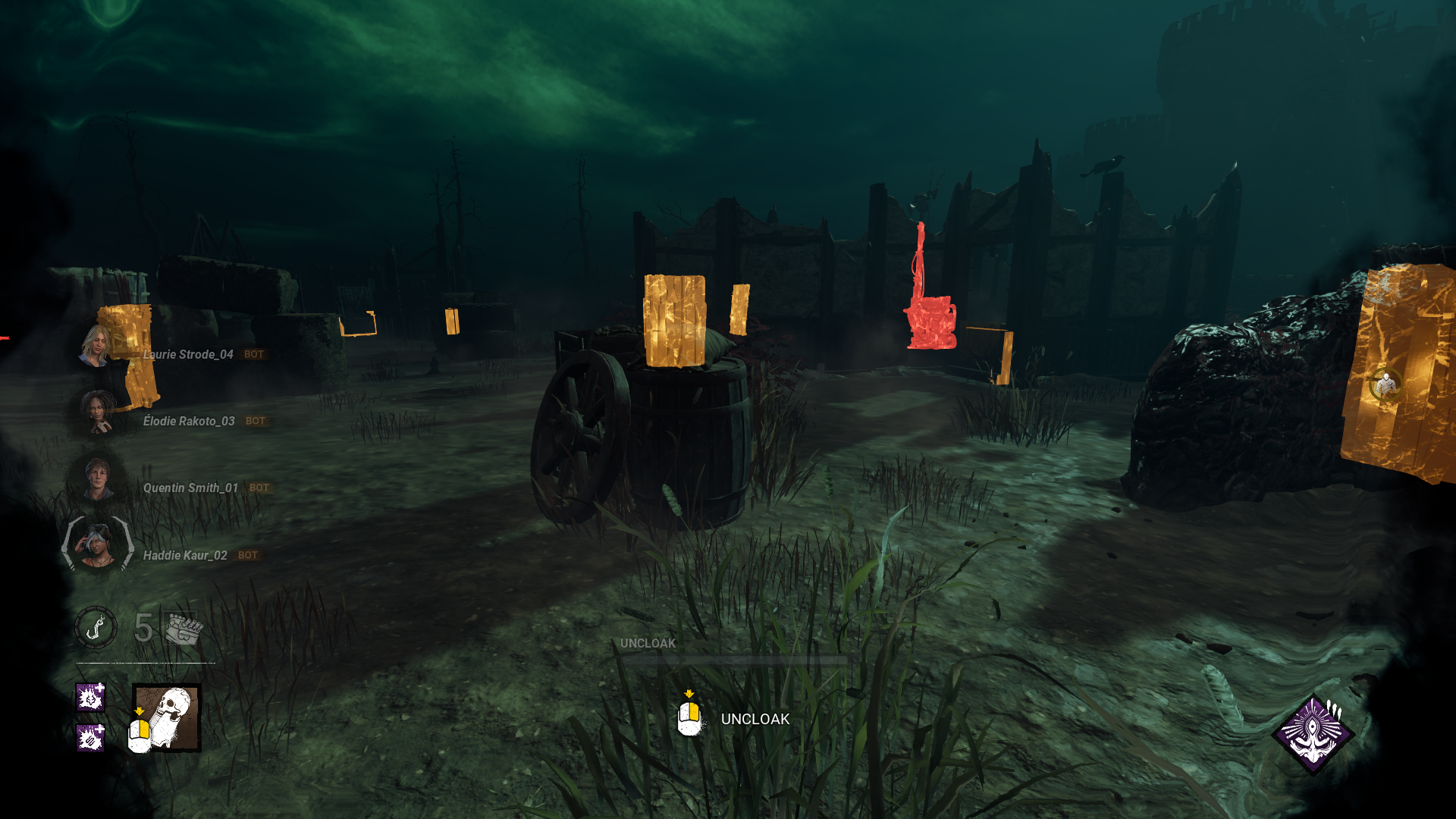
Task: Click the skull Wailing Bell power icon
Action: [x=166, y=719]
